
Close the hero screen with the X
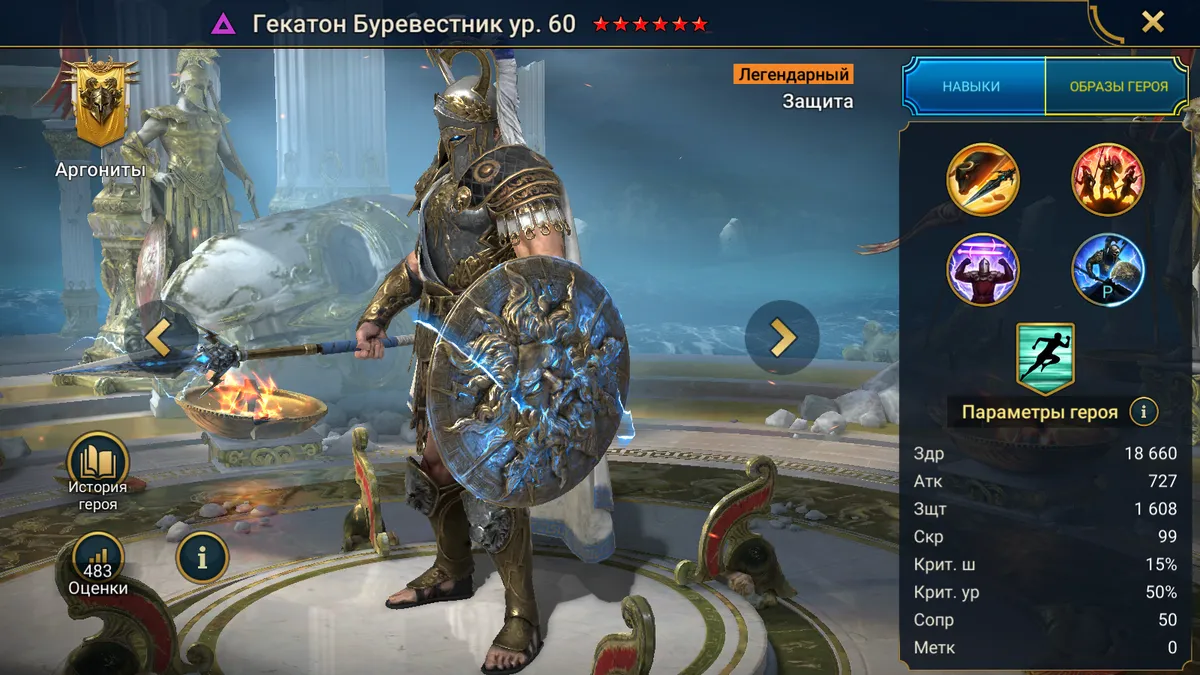pyautogui.click(x=1153, y=22)
